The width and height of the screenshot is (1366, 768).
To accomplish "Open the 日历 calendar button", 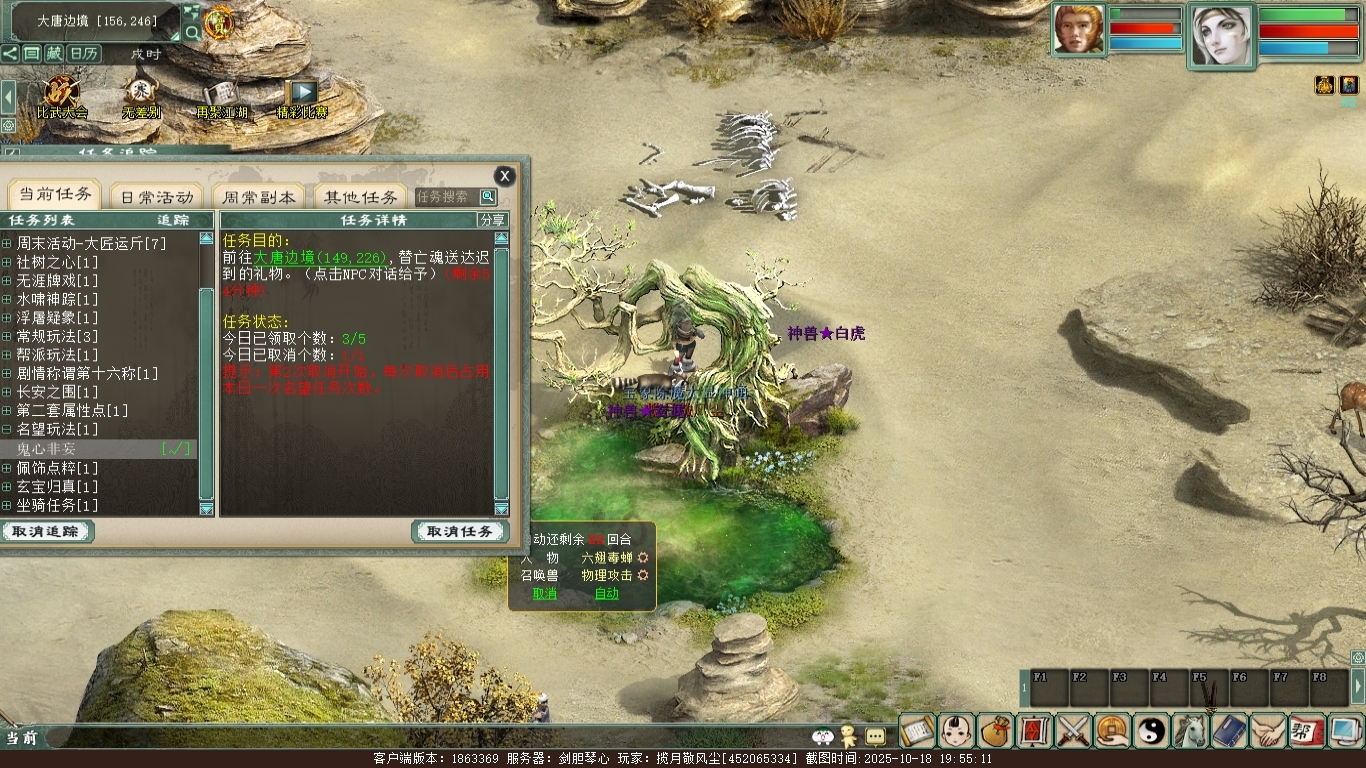I will 84,54.
